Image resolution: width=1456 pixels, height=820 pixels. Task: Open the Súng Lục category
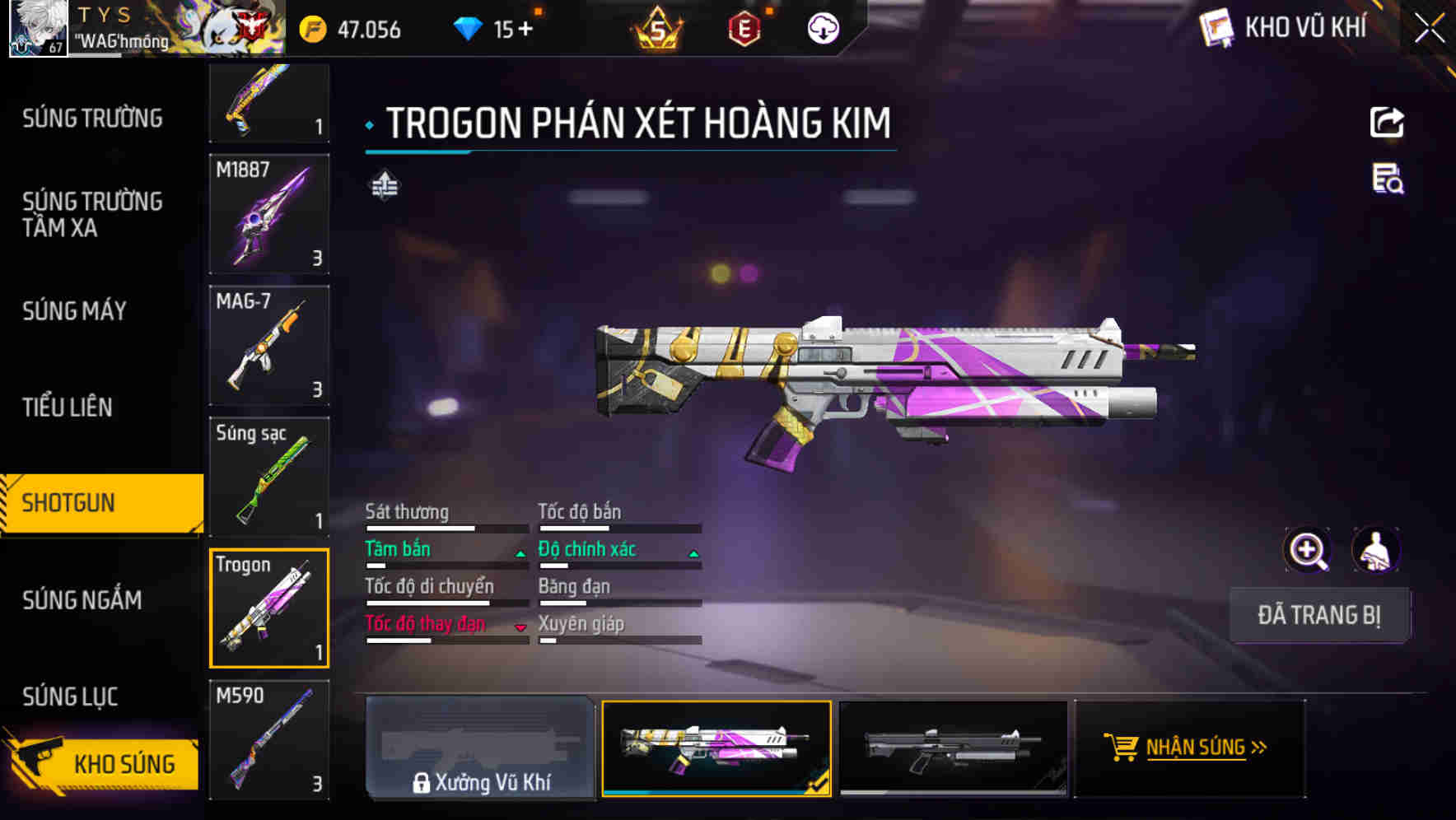pos(71,697)
